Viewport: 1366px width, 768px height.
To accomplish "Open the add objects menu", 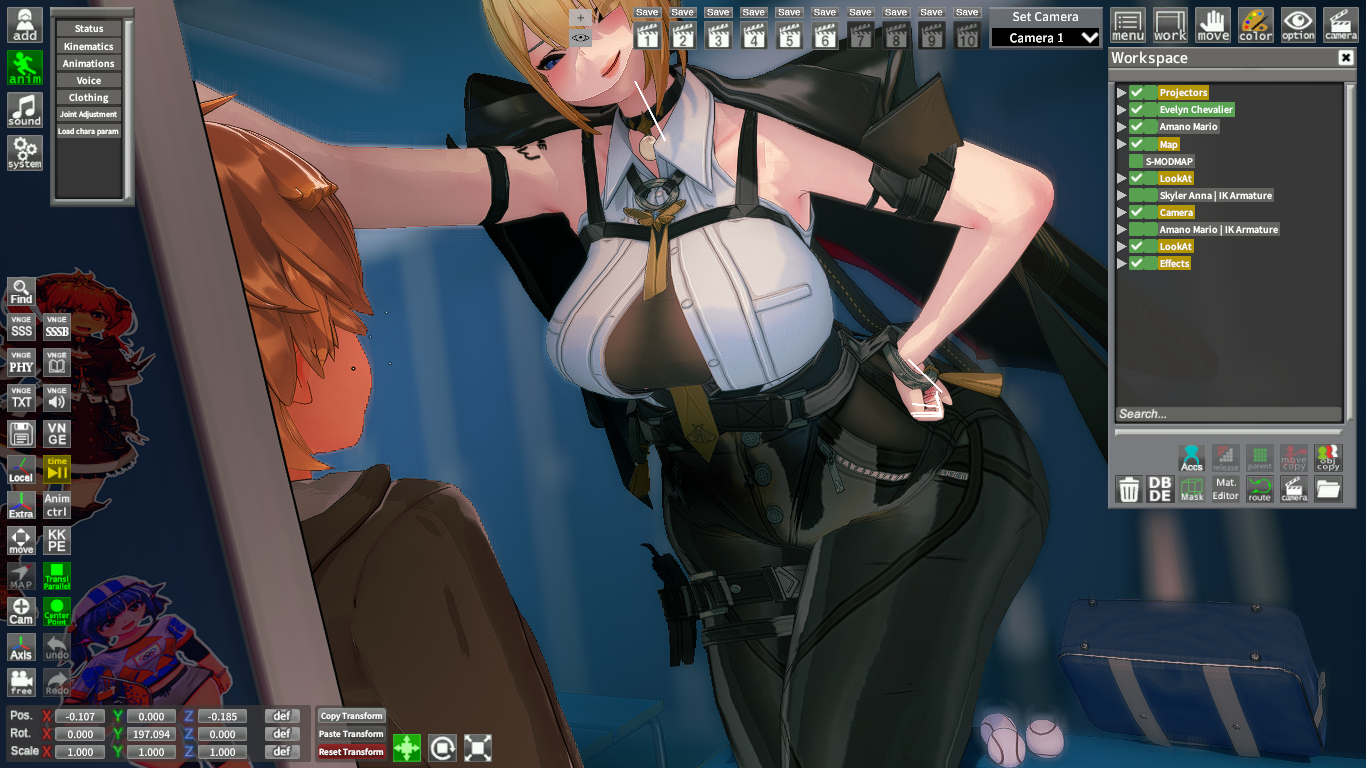I will (25, 25).
